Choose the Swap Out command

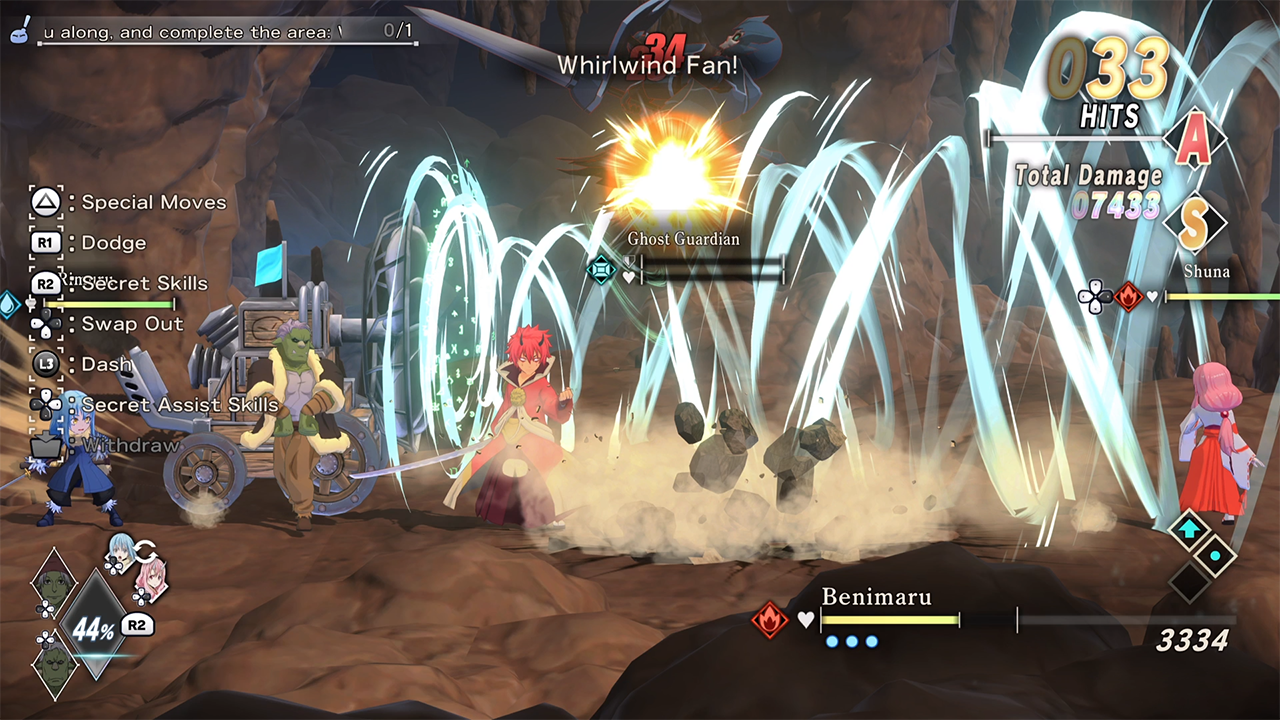pos(132,324)
